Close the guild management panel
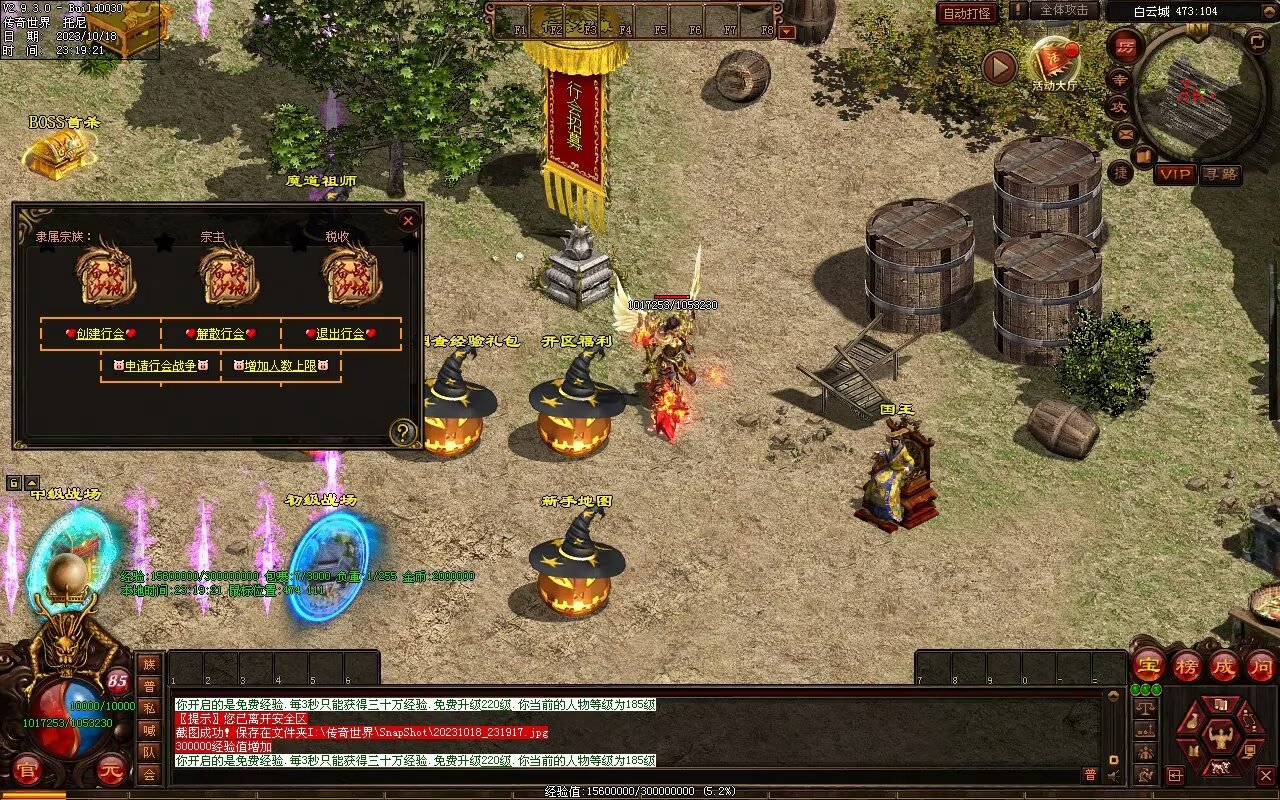 tap(407, 220)
